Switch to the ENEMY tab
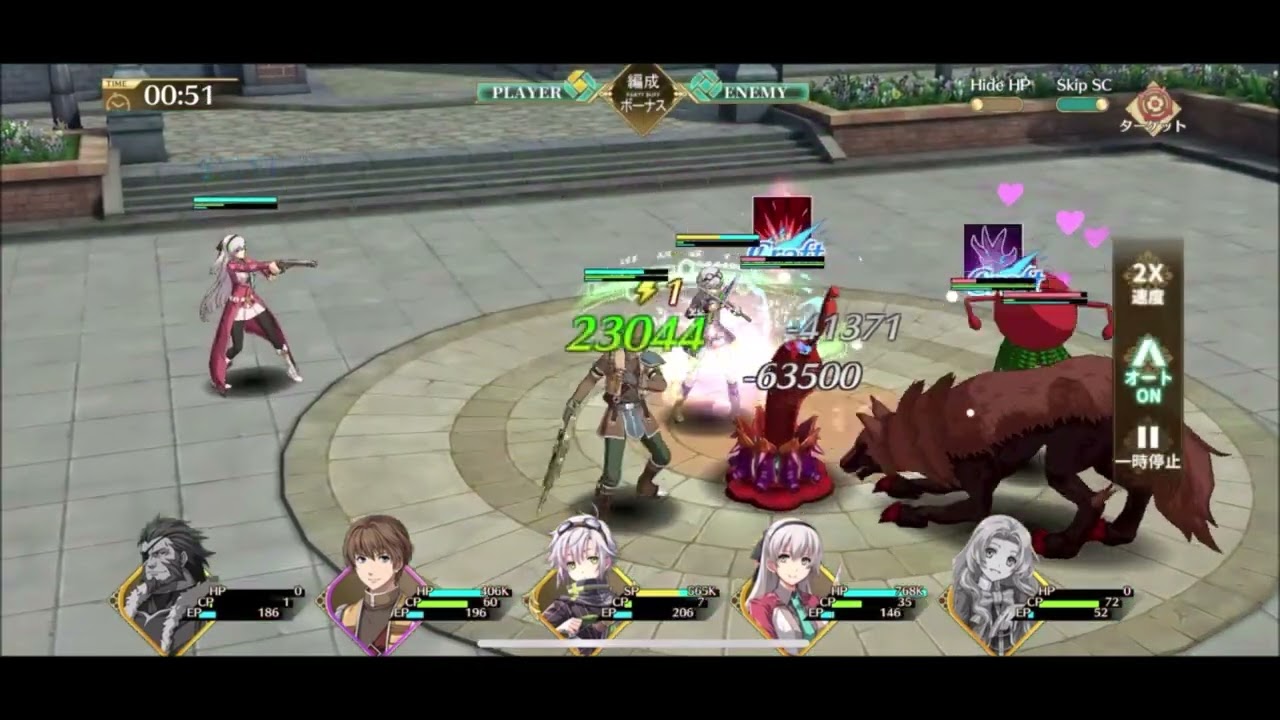The height and width of the screenshot is (720, 1280). [x=756, y=92]
